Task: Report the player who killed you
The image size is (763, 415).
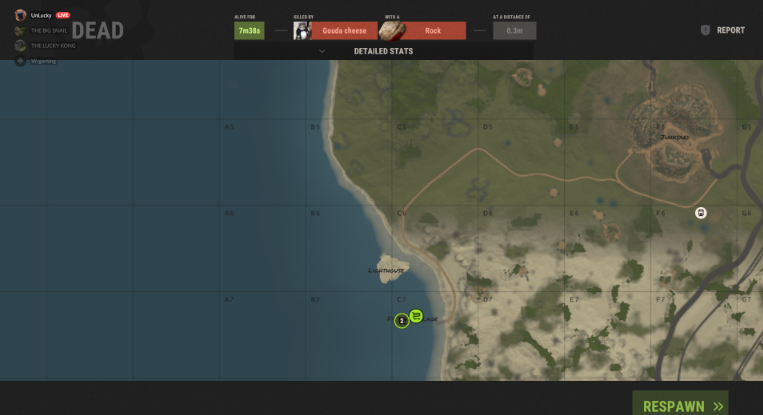Action: coord(723,30)
